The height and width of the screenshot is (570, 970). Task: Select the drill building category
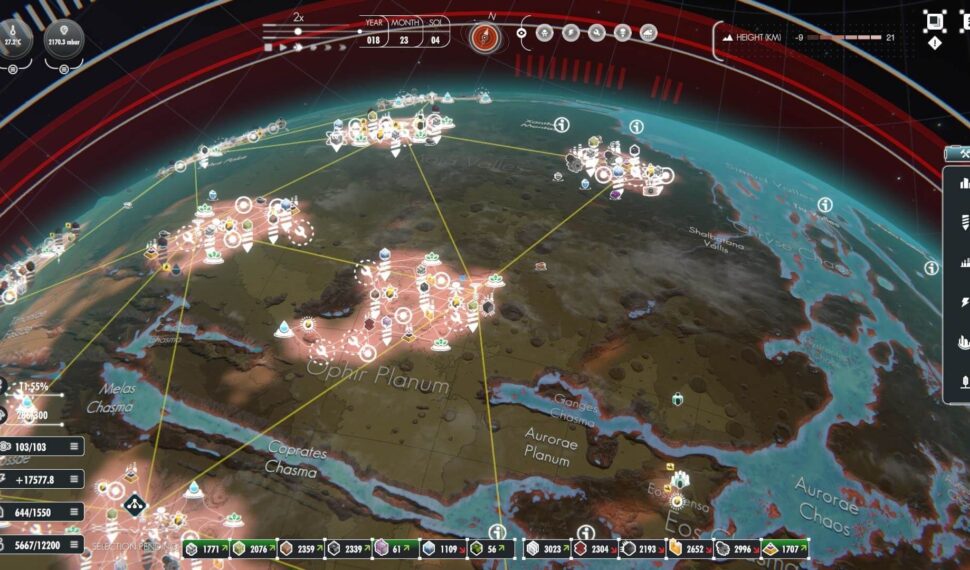click(x=964, y=222)
